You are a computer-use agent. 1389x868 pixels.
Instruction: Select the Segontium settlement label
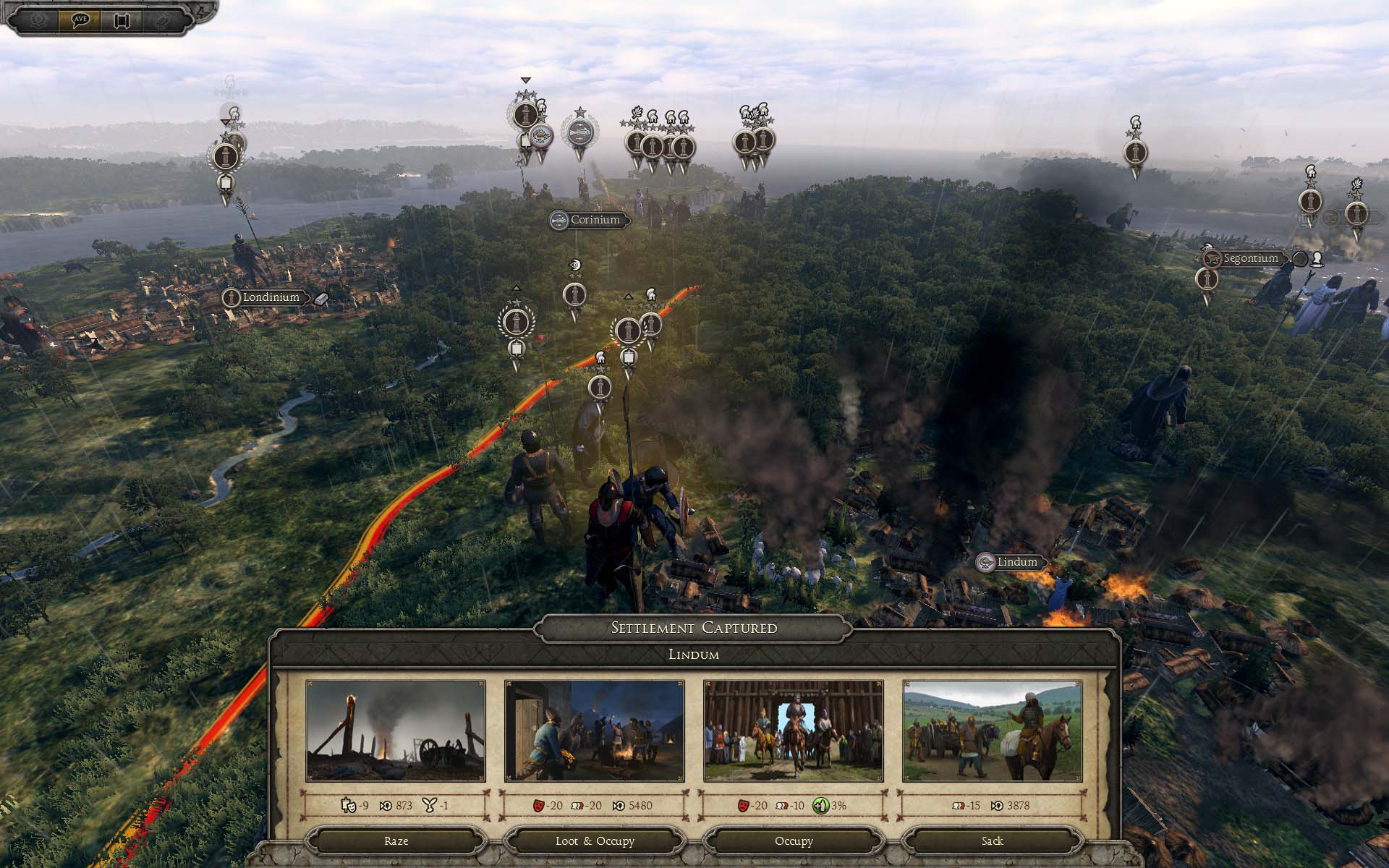(1251, 258)
